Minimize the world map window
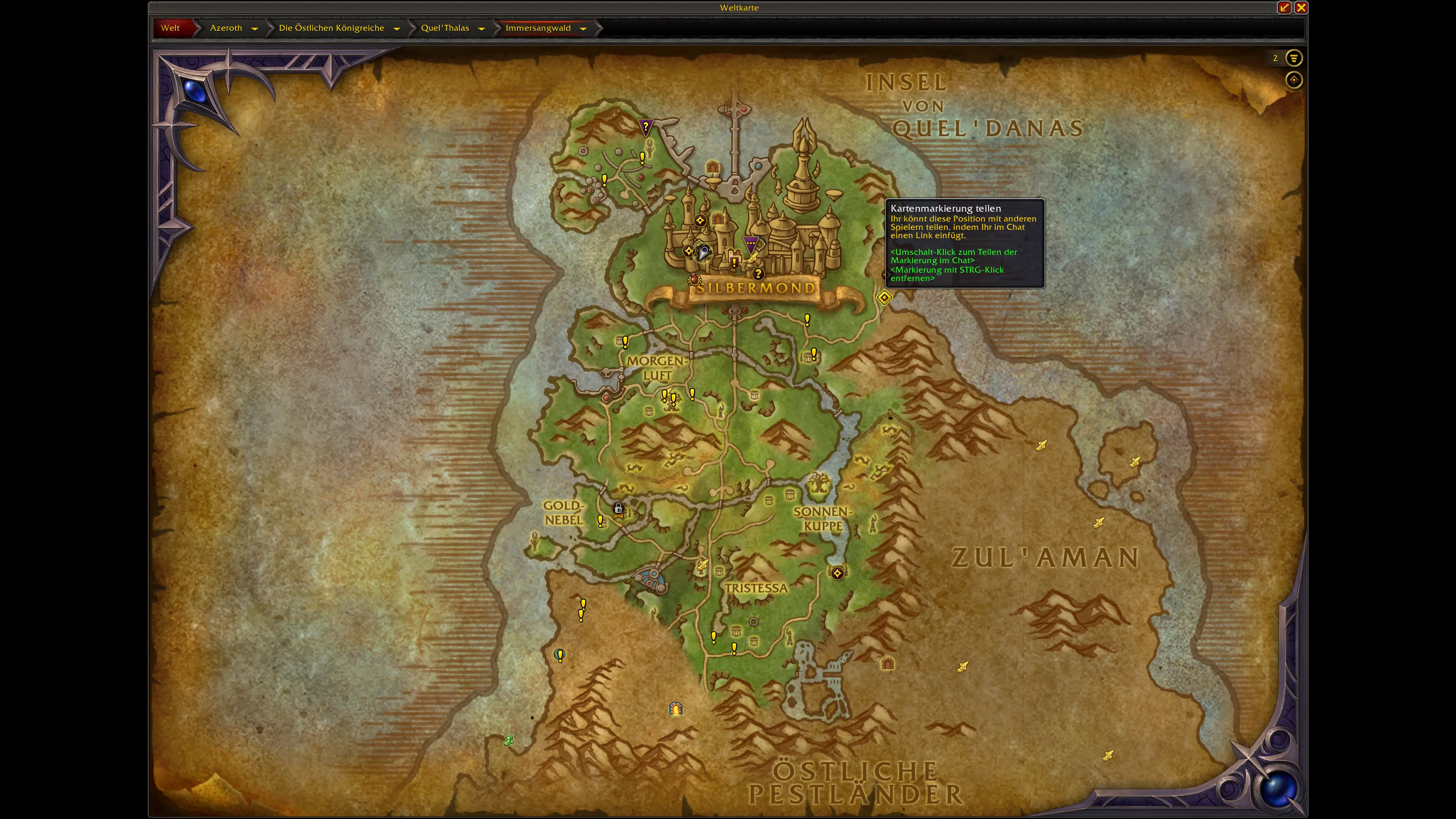Image resolution: width=1456 pixels, height=819 pixels. [1284, 7]
